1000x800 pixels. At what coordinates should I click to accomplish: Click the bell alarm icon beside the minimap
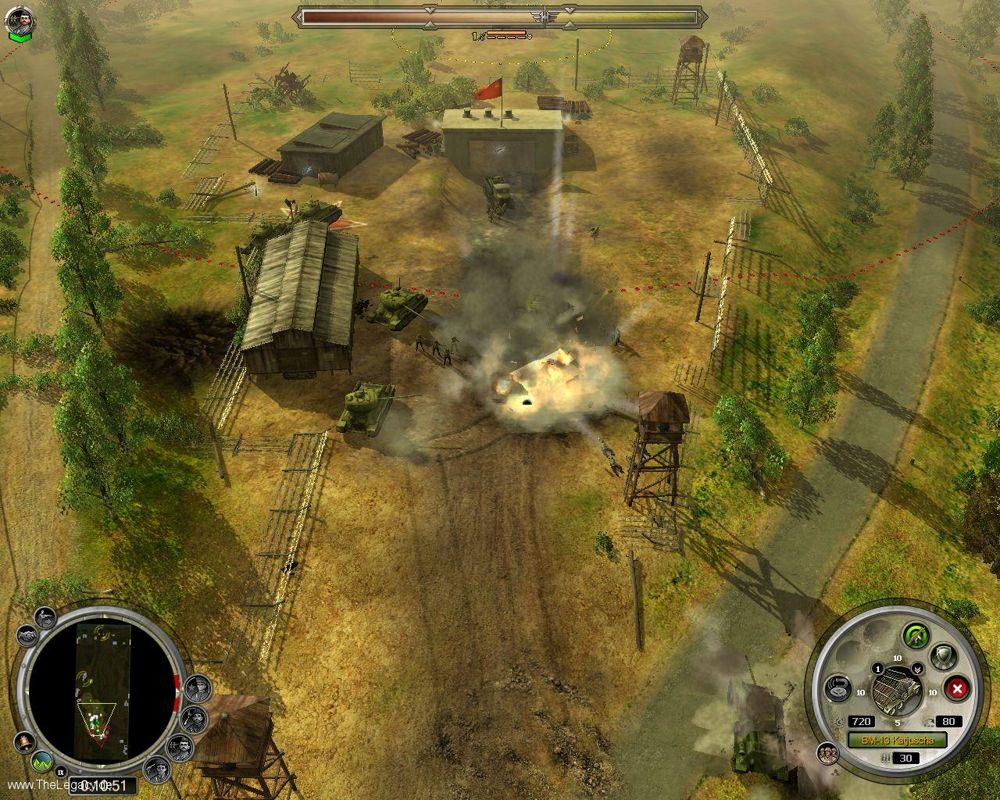pyautogui.click(x=25, y=741)
